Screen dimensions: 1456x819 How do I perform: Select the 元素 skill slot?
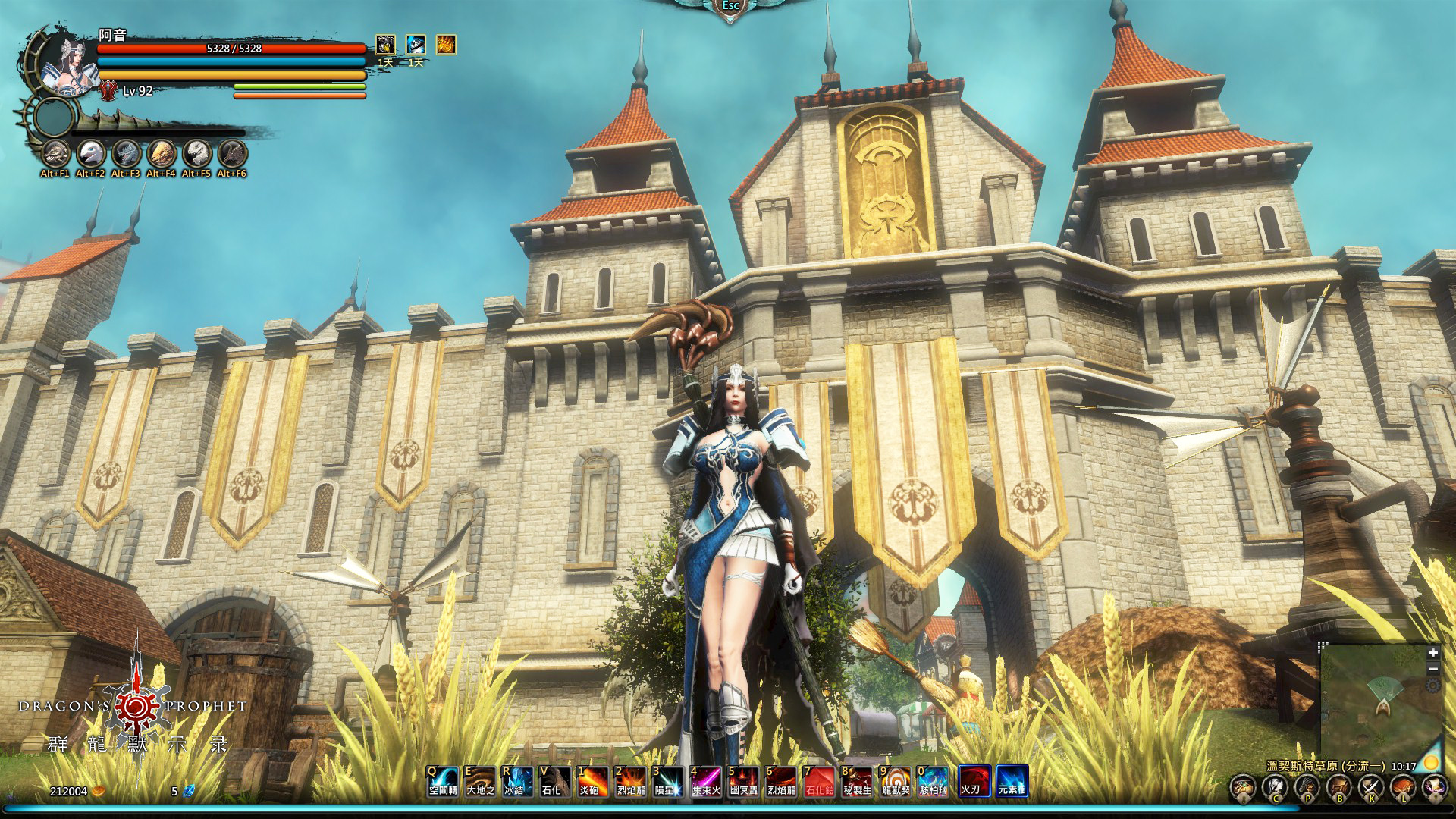point(1012,781)
